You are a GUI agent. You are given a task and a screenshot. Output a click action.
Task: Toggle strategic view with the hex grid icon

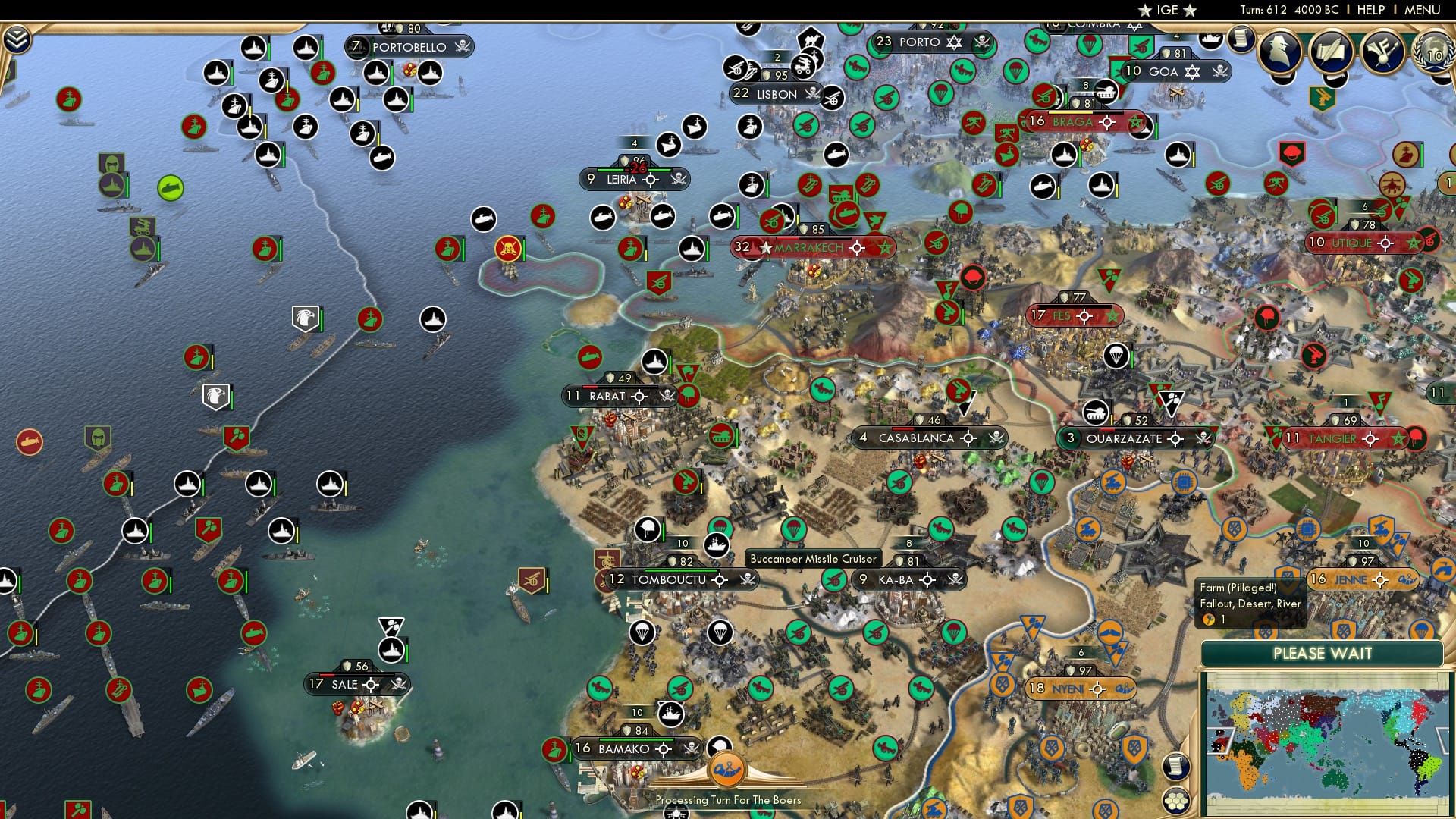coord(1176,802)
